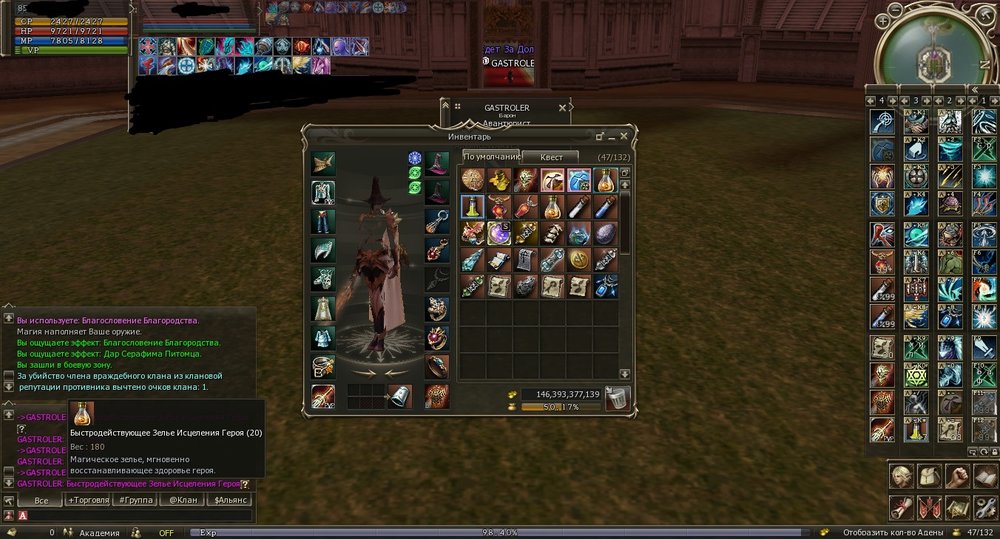
Task: Close the GASTROLER target window
Action: point(562,107)
